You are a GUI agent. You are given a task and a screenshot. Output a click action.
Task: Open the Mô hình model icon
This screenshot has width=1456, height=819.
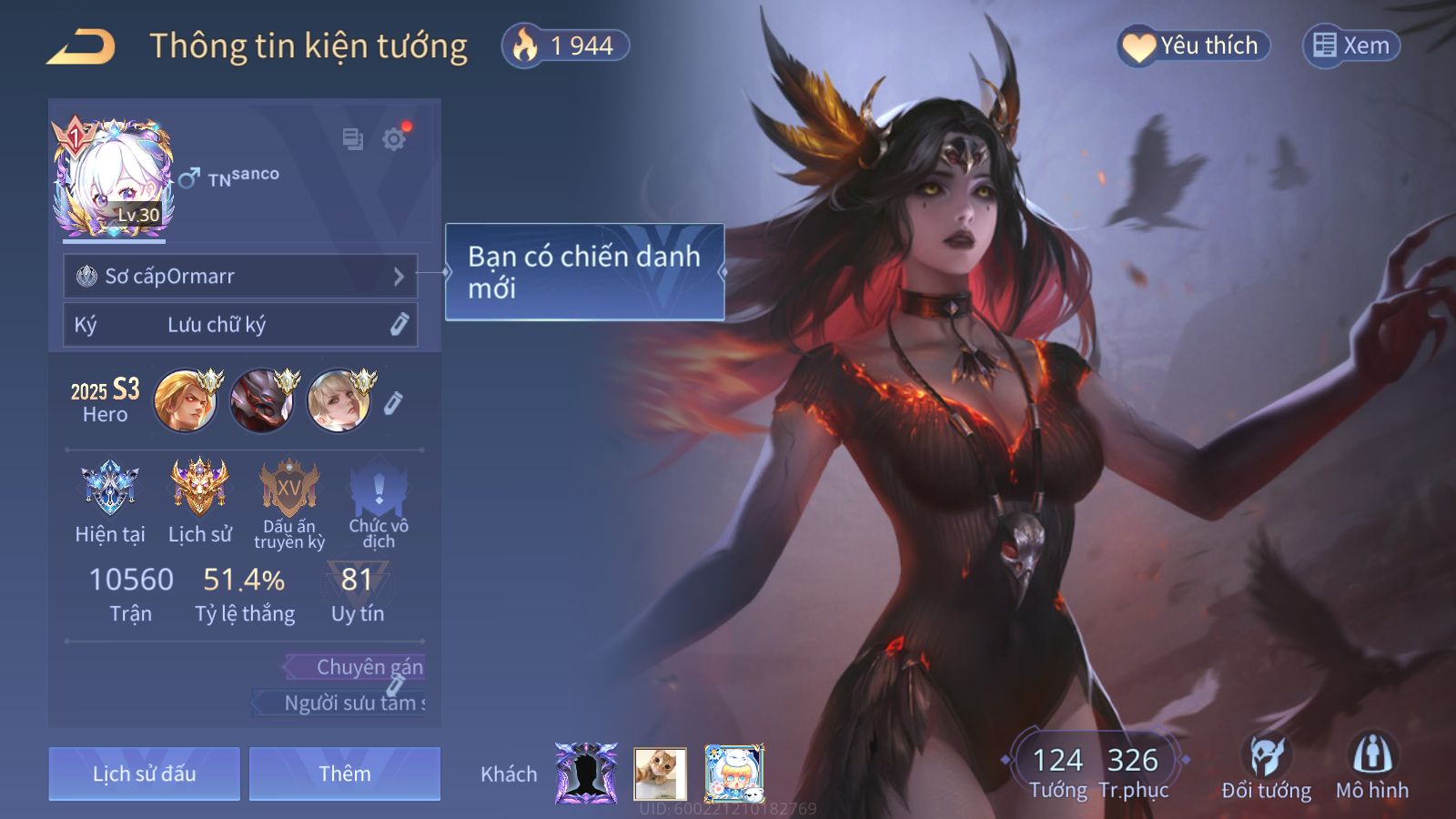click(x=1371, y=768)
